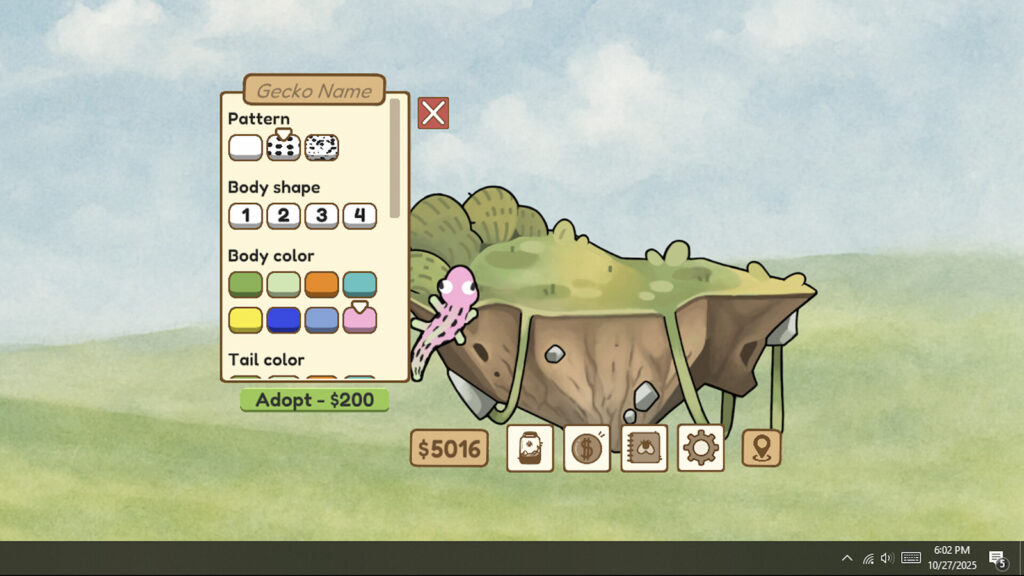Screen dimensions: 1024x576
Task: Apply the yellow body color
Action: [x=245, y=319]
